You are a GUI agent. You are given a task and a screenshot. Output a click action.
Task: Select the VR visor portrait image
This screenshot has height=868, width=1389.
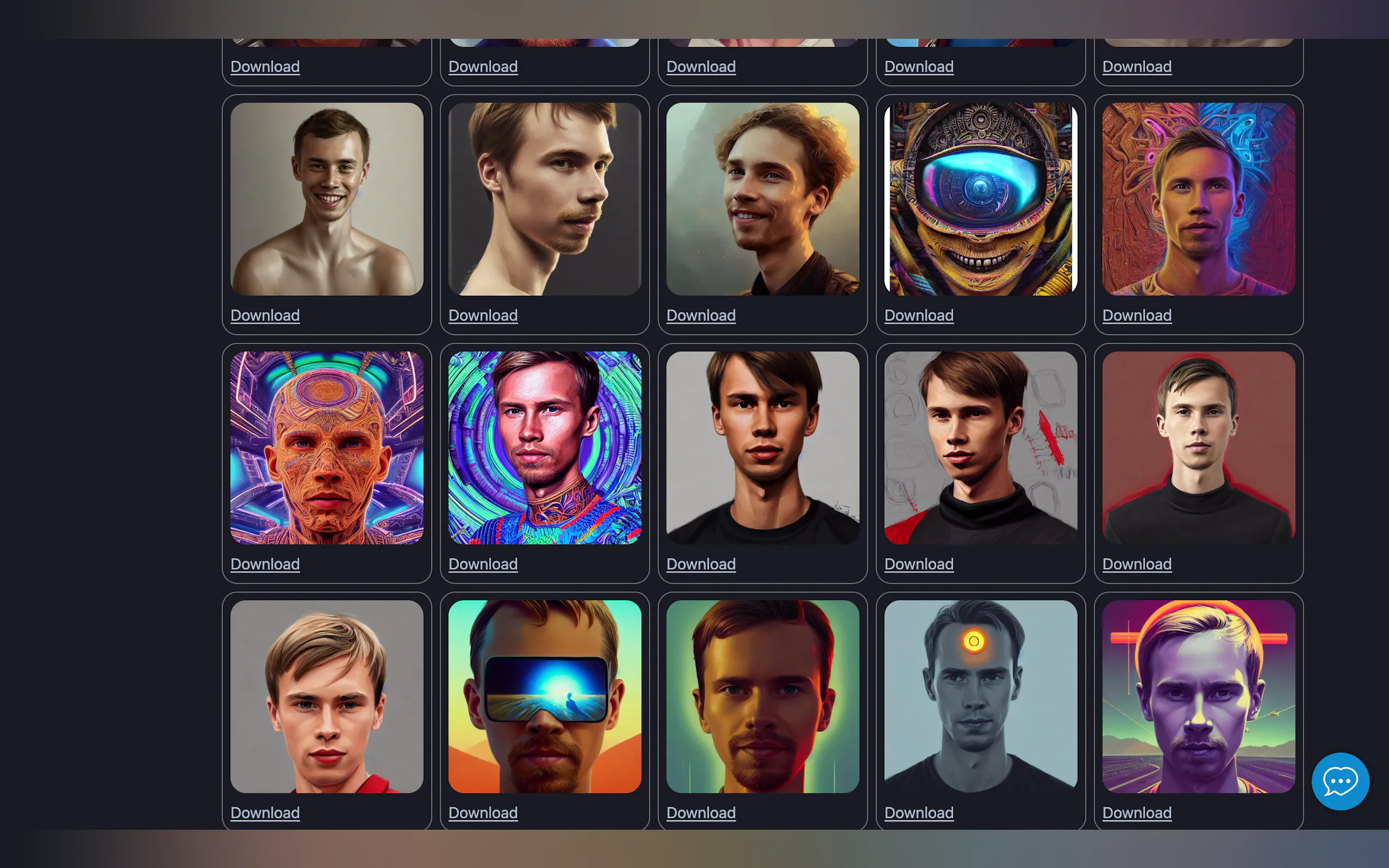pos(544,697)
